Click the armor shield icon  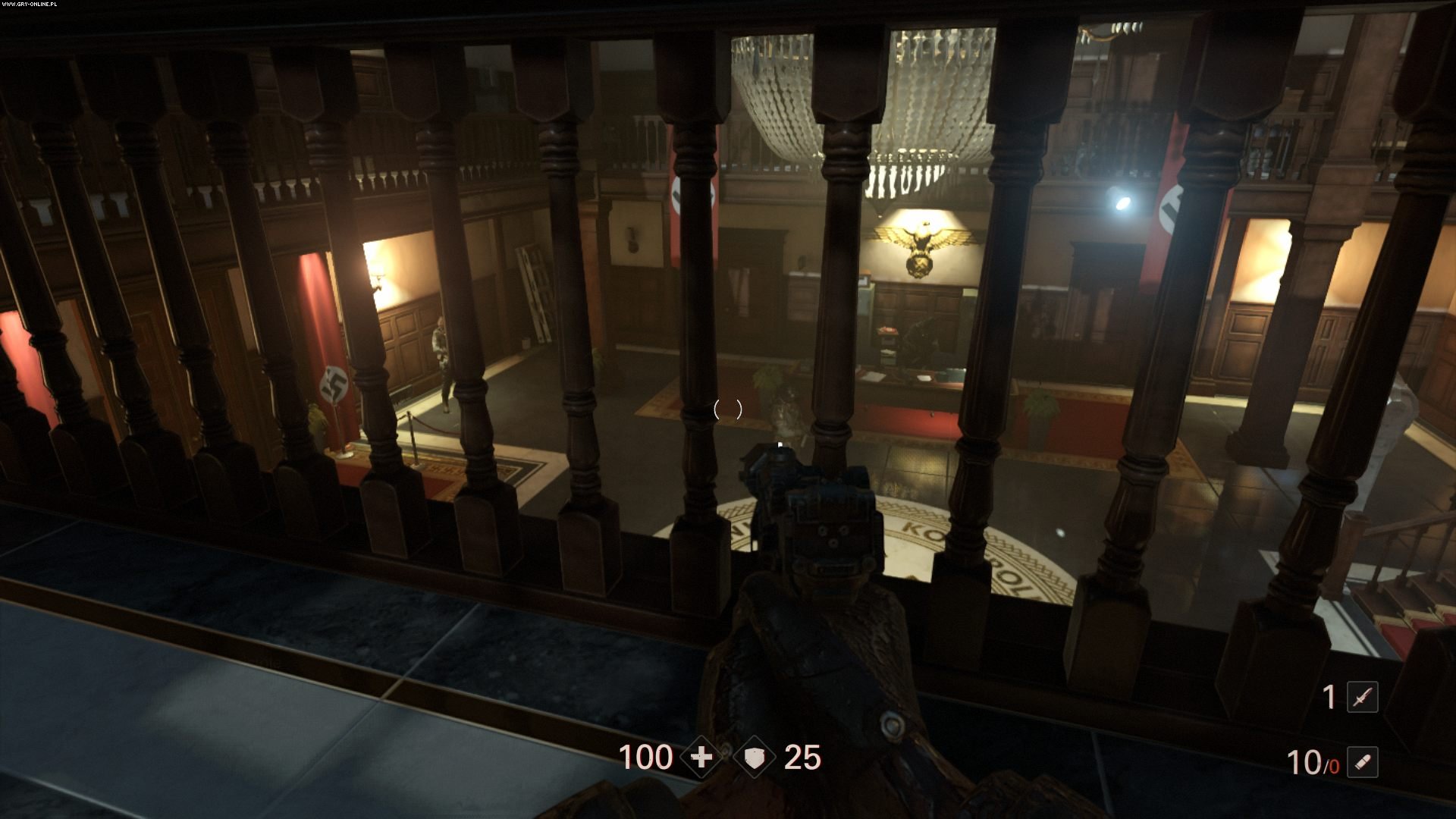coord(754,757)
